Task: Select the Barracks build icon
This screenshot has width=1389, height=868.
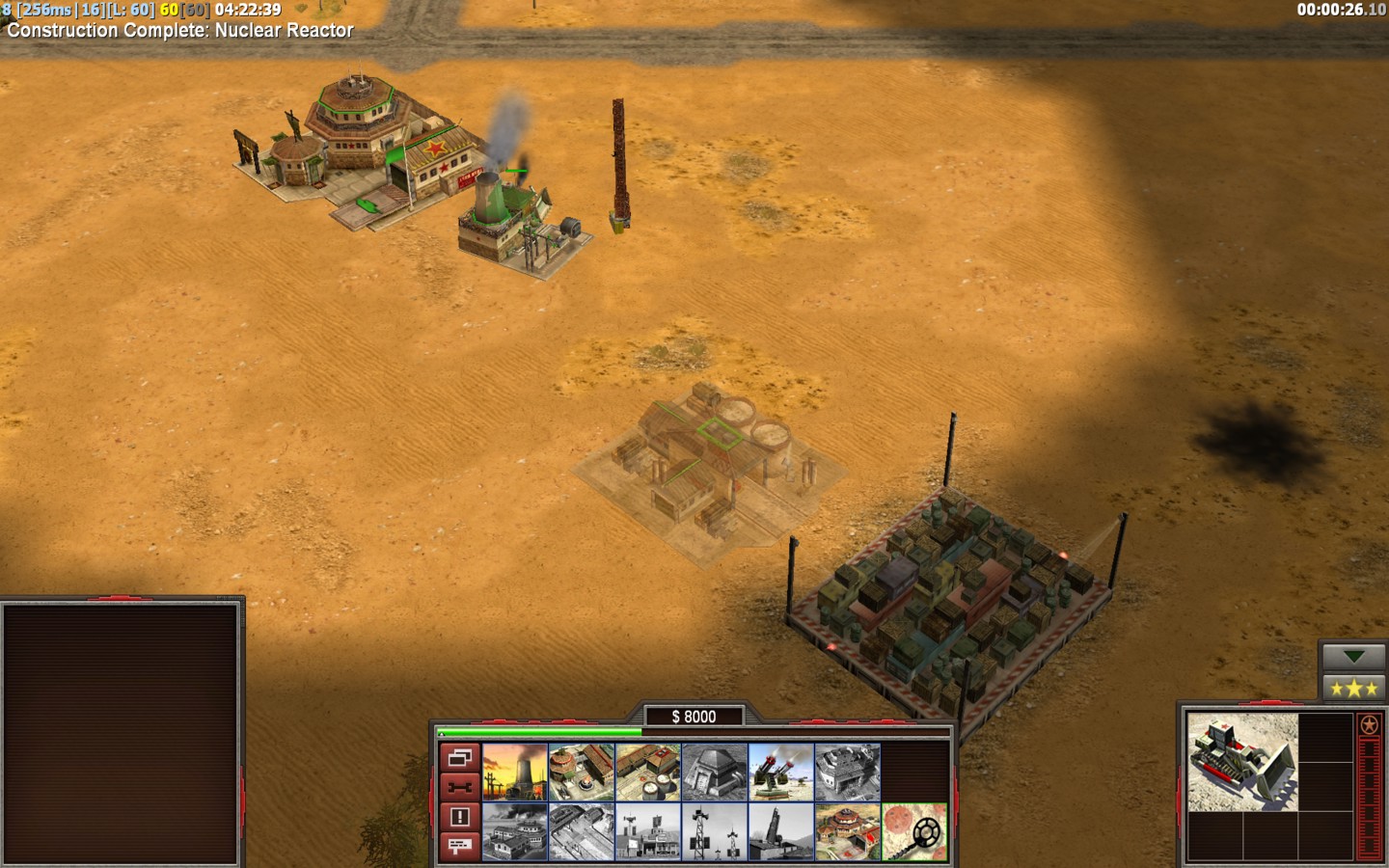Action: [582, 772]
